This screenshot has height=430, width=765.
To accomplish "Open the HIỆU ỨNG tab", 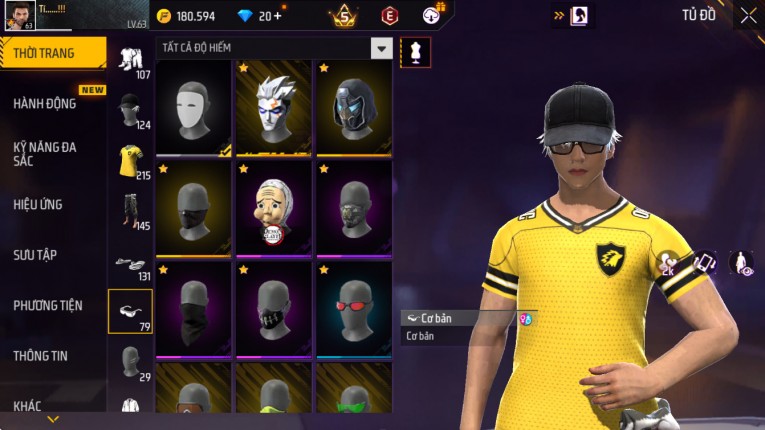I will 40,204.
